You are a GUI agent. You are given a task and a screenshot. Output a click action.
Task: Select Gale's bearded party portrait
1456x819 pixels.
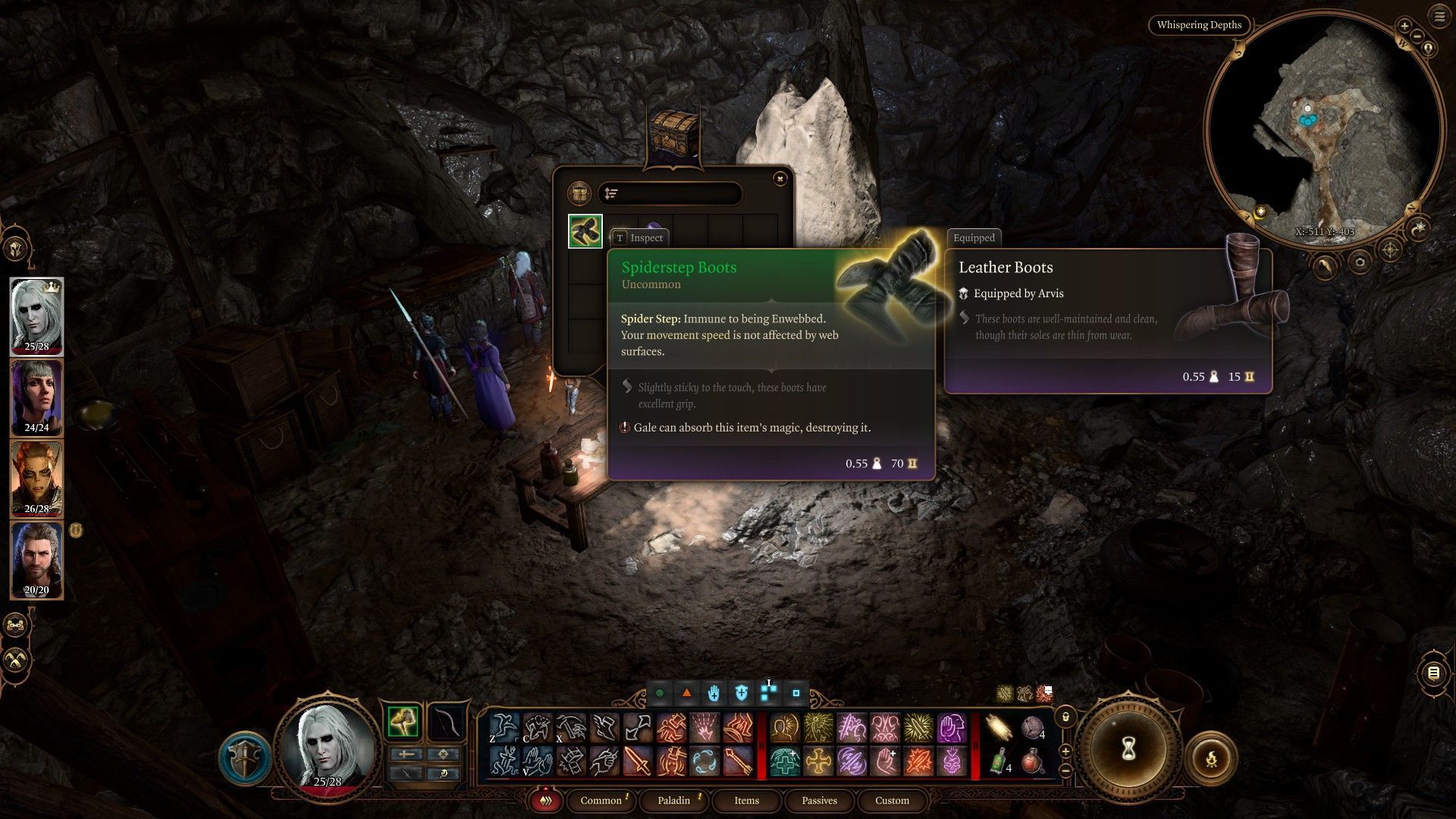(36, 560)
